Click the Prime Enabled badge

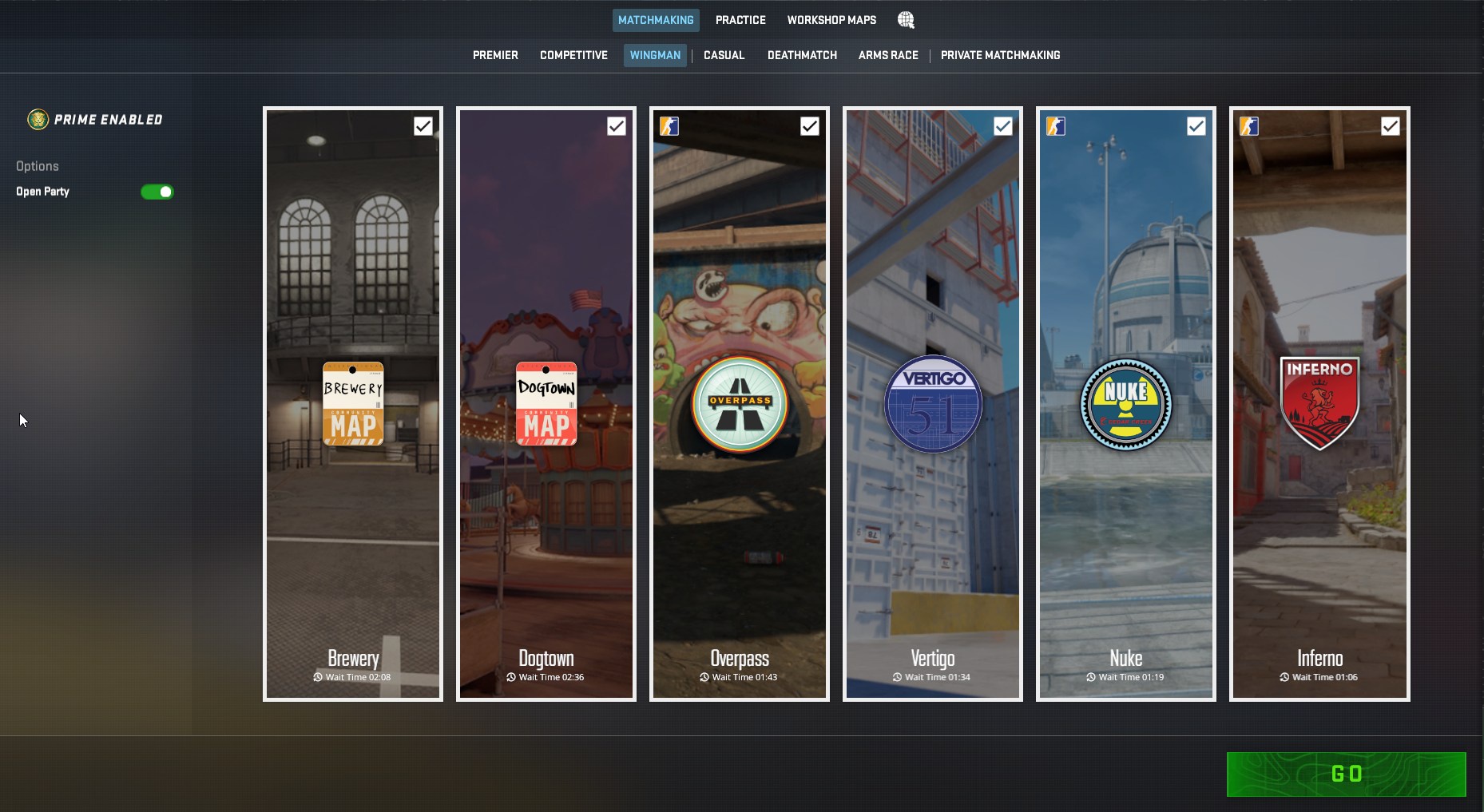click(x=95, y=120)
